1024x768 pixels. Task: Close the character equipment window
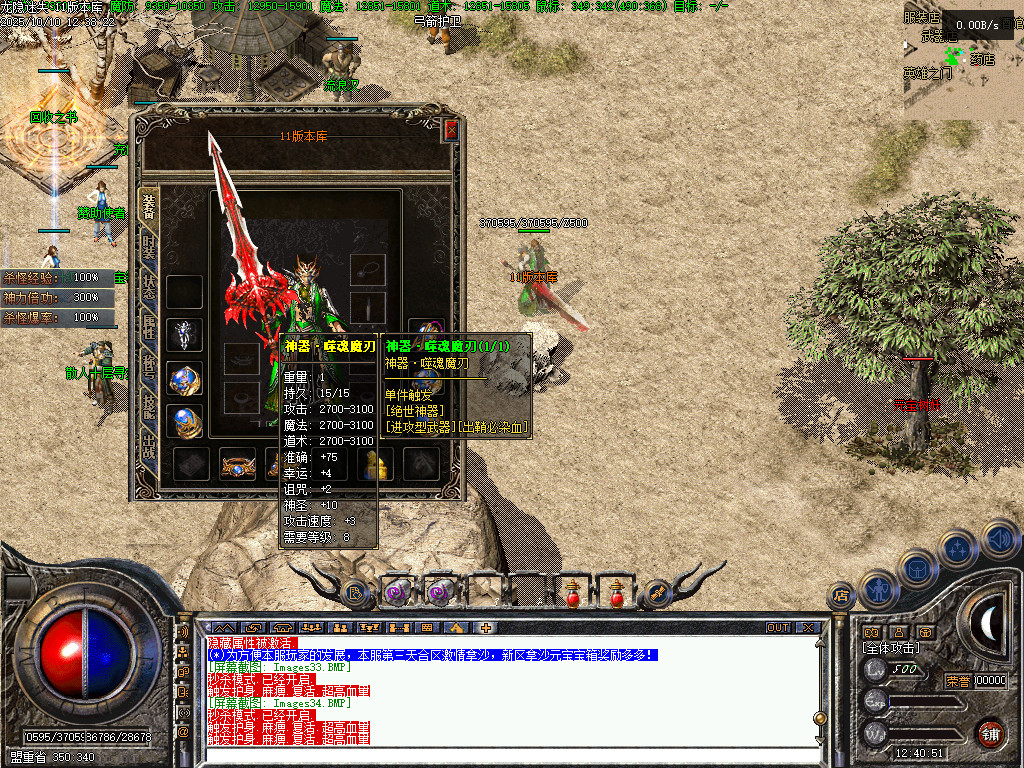(452, 129)
